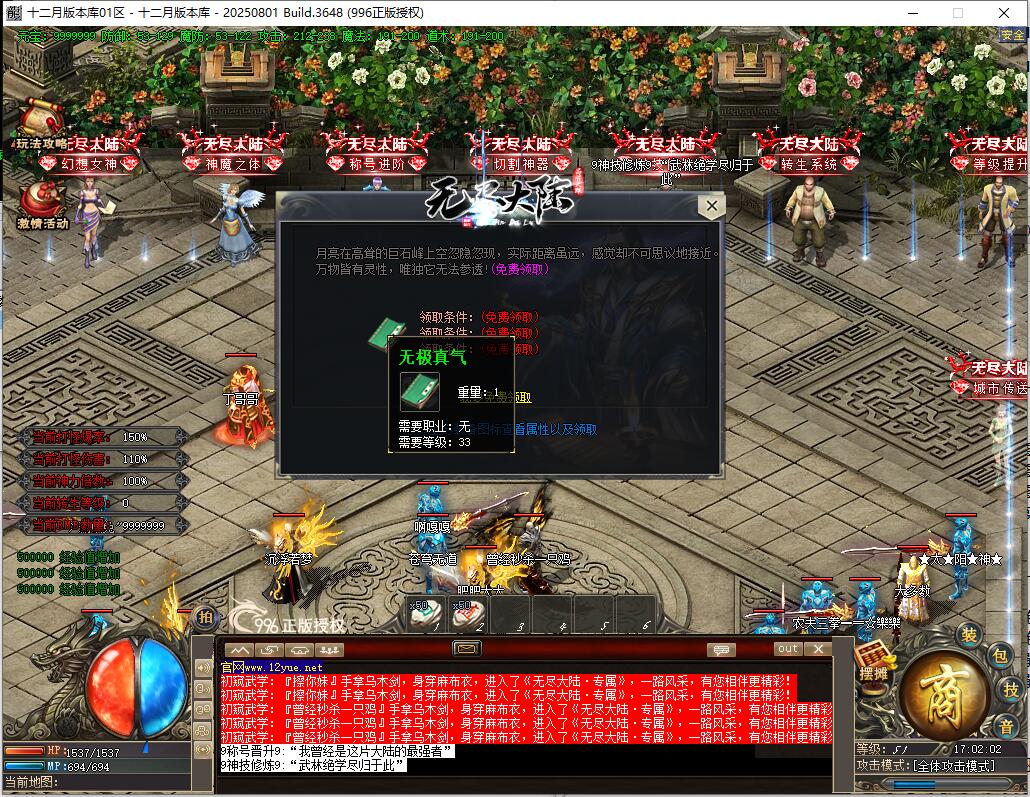The height and width of the screenshot is (797, 1030).
Task: Open the 技 skills button
Action: tap(1011, 689)
